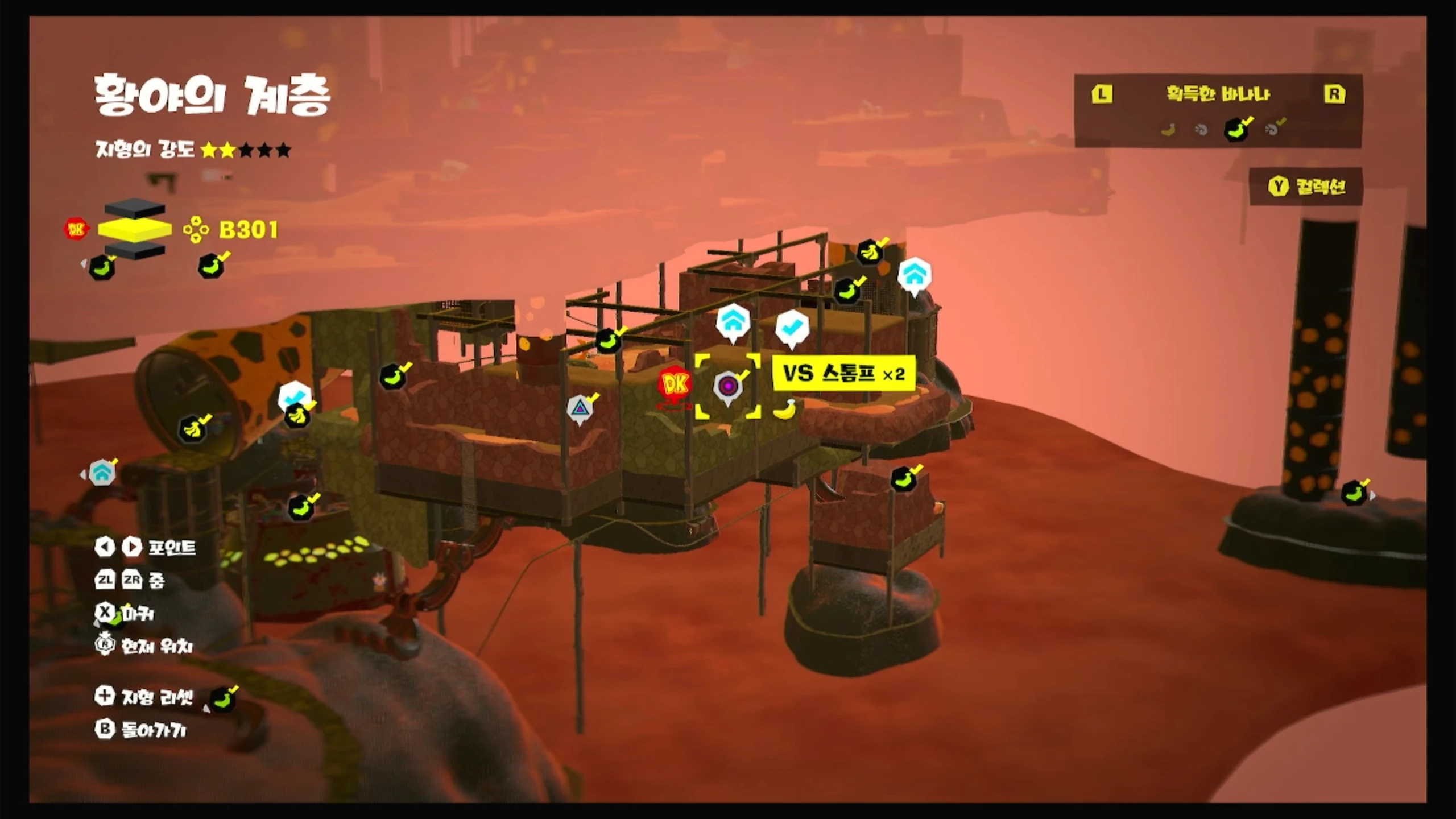Choose the uncollected fossil filter icon
The width and height of the screenshot is (1456, 819).
(x=1201, y=130)
